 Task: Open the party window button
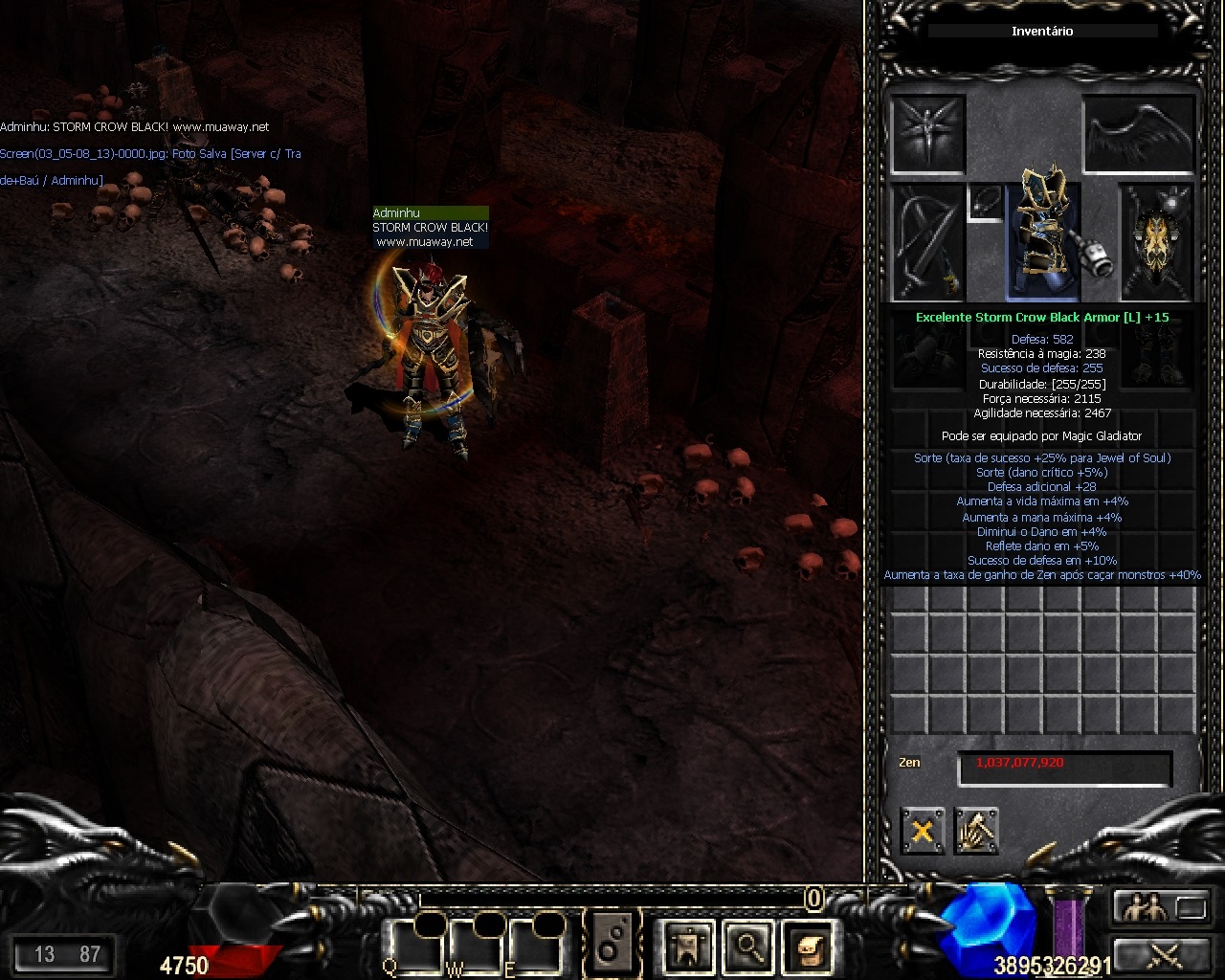click(x=1160, y=906)
